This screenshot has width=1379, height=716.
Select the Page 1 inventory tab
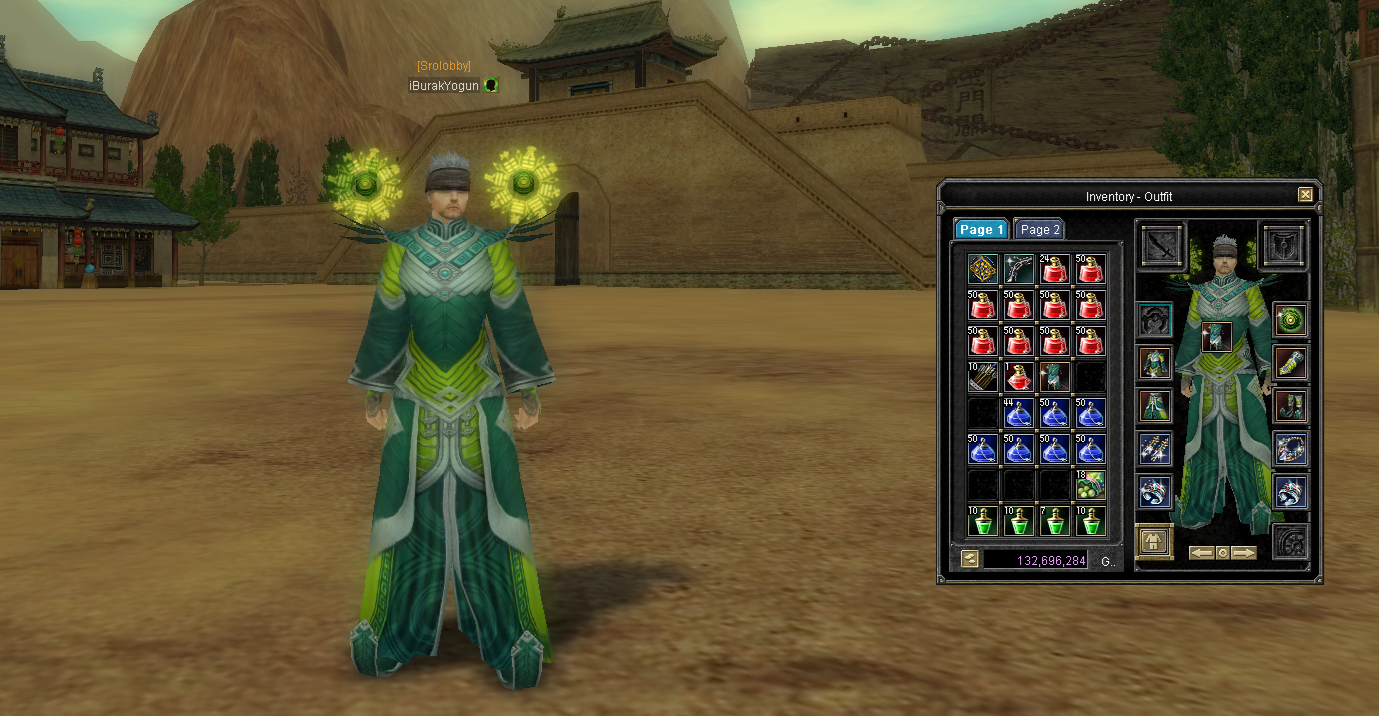coord(980,230)
